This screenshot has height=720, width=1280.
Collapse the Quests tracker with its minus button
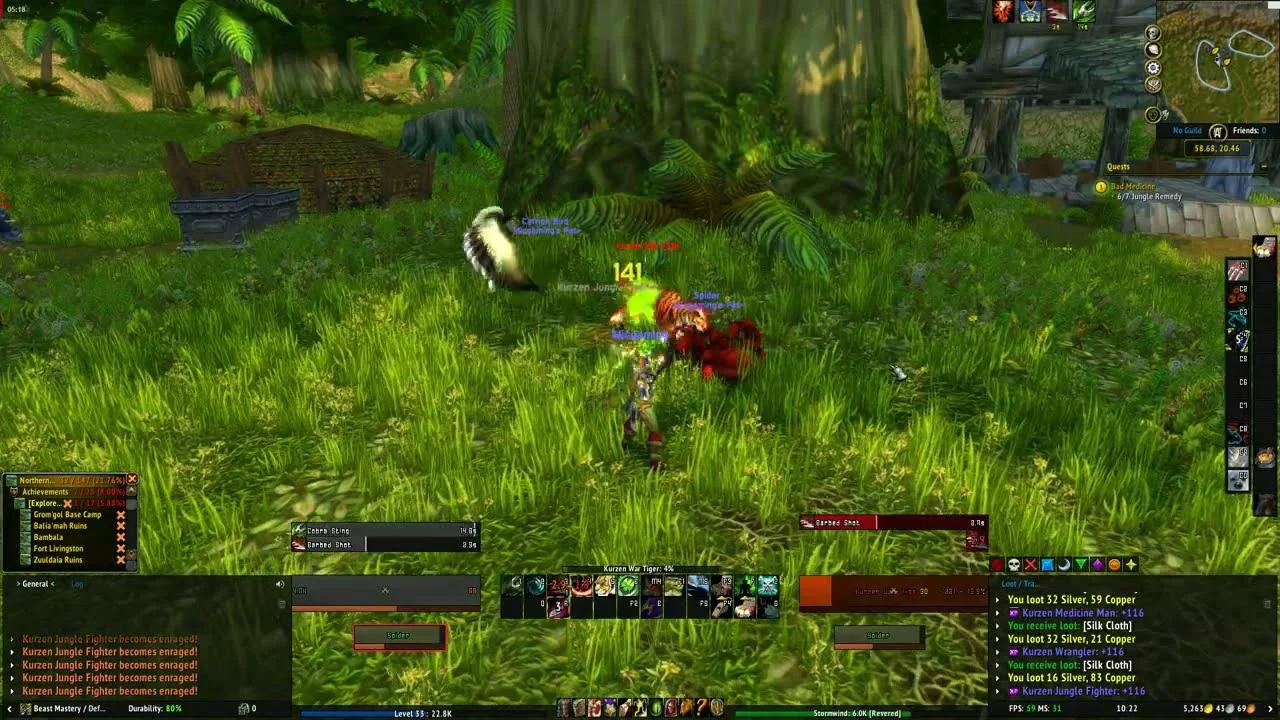(x=1264, y=166)
